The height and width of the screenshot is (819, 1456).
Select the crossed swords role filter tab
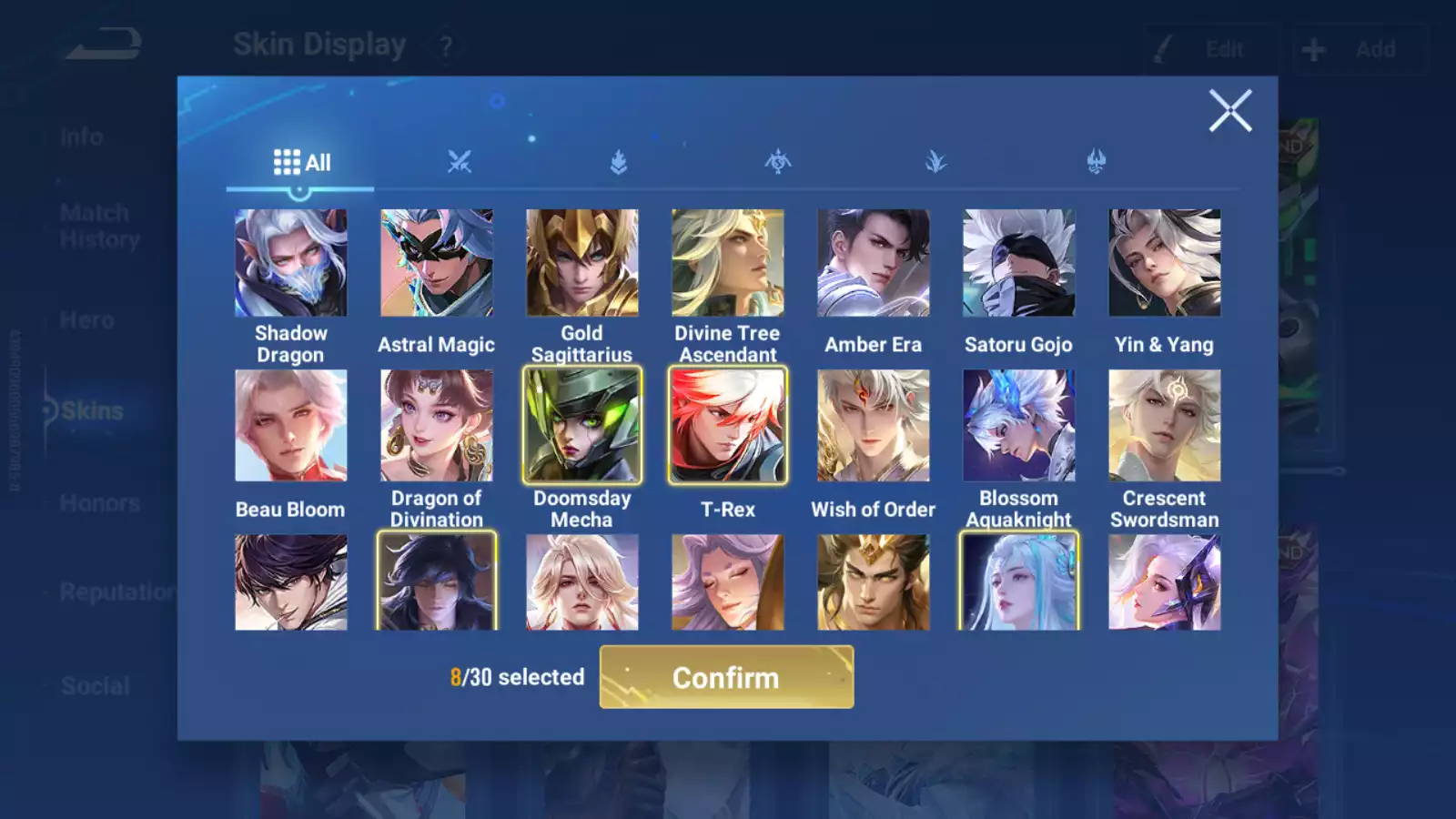460,162
